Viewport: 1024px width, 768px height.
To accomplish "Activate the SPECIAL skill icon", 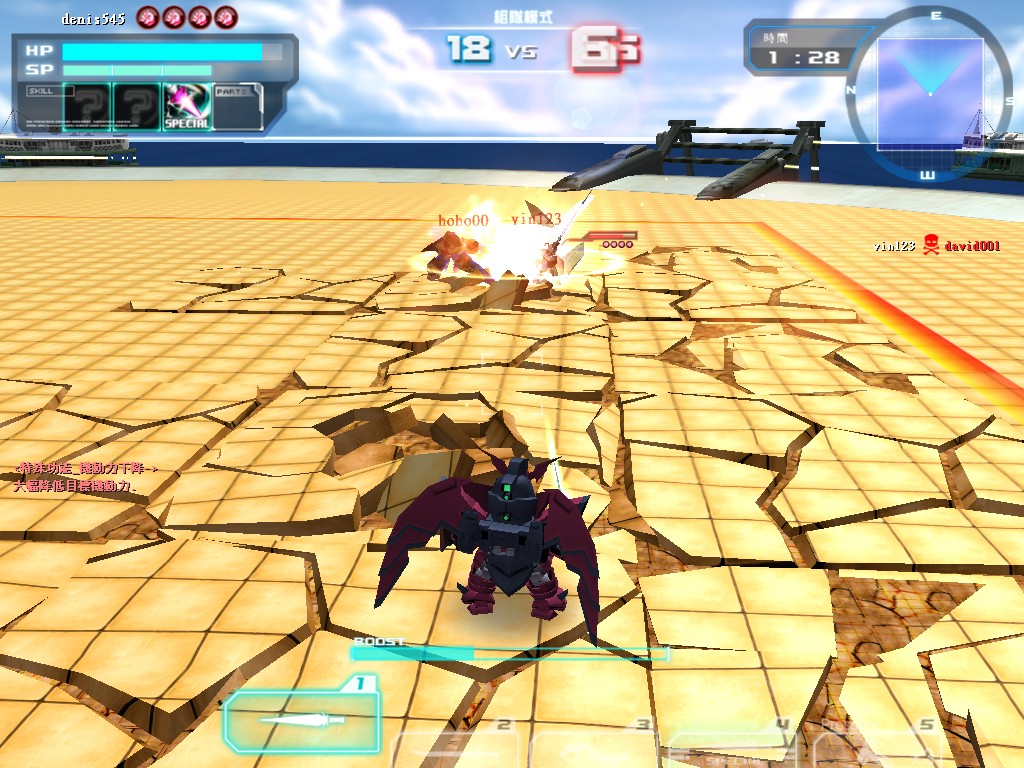I will coord(187,107).
